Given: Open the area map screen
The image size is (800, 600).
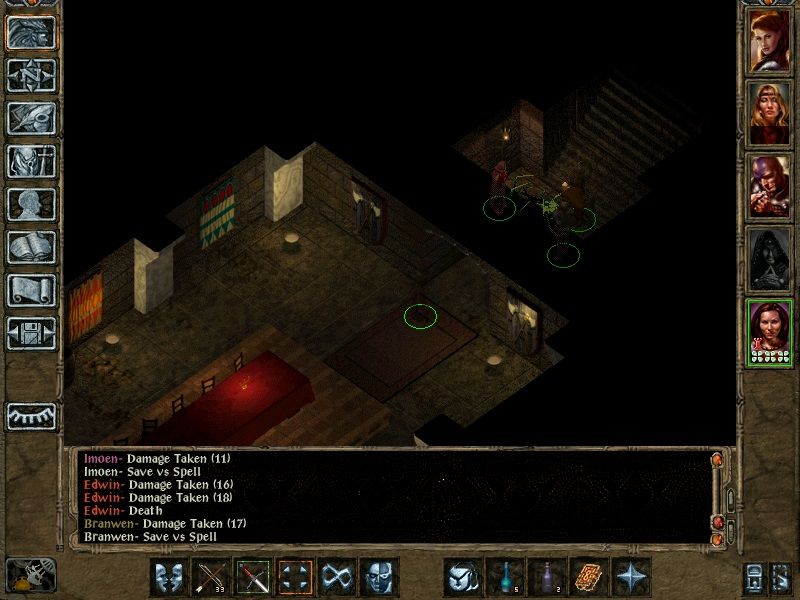Looking at the screenshot, I should pyautogui.click(x=32, y=75).
